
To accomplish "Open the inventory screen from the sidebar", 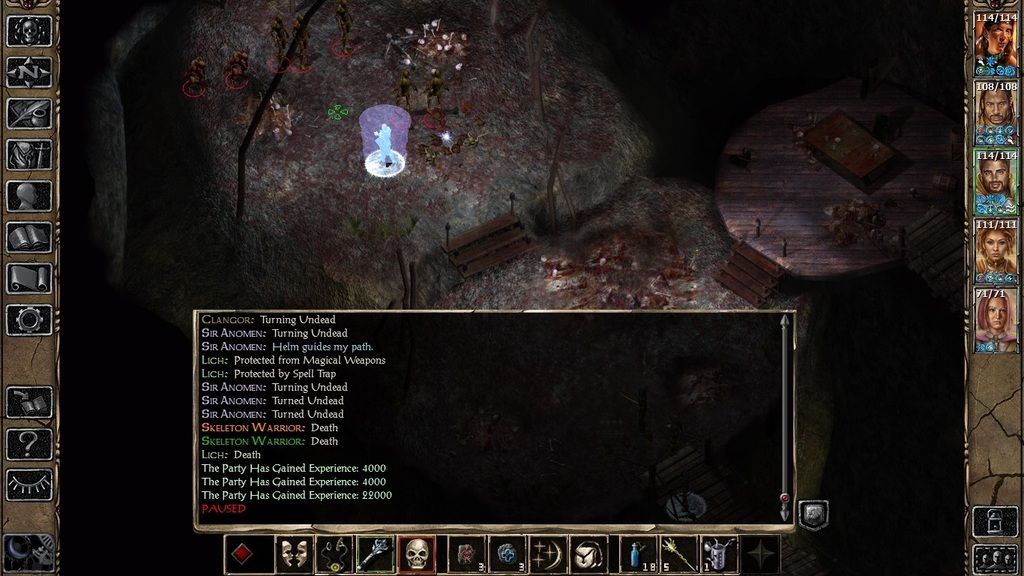I will (29, 154).
